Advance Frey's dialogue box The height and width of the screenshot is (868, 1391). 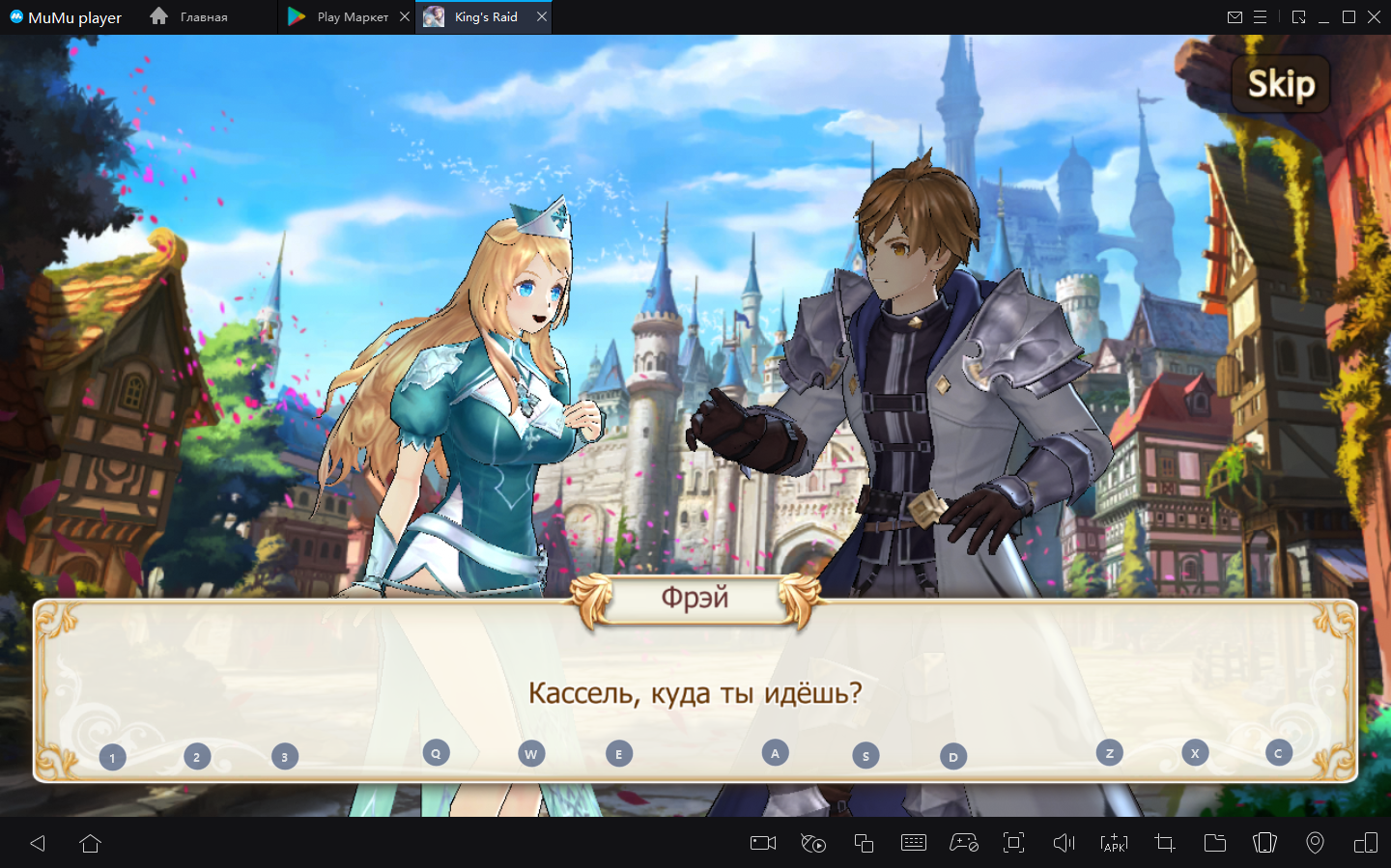695,691
